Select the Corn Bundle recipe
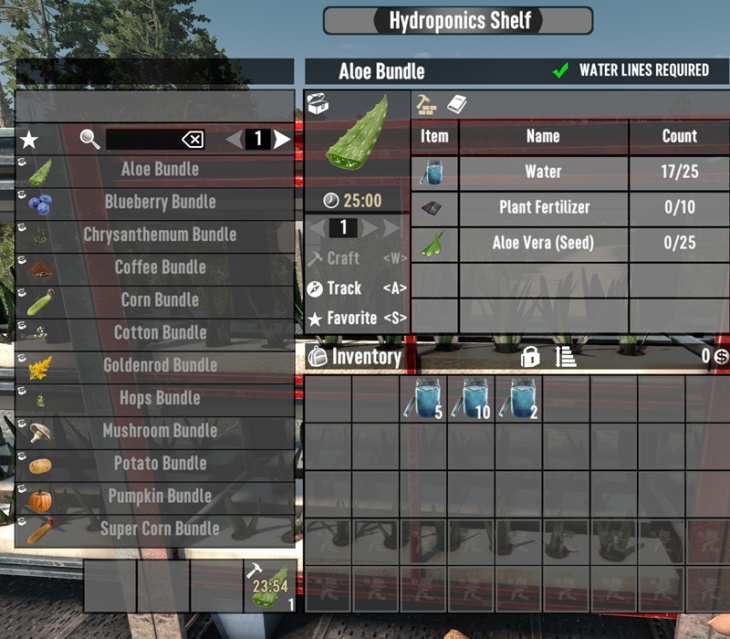Screen dimensions: 730x639 coord(158,300)
